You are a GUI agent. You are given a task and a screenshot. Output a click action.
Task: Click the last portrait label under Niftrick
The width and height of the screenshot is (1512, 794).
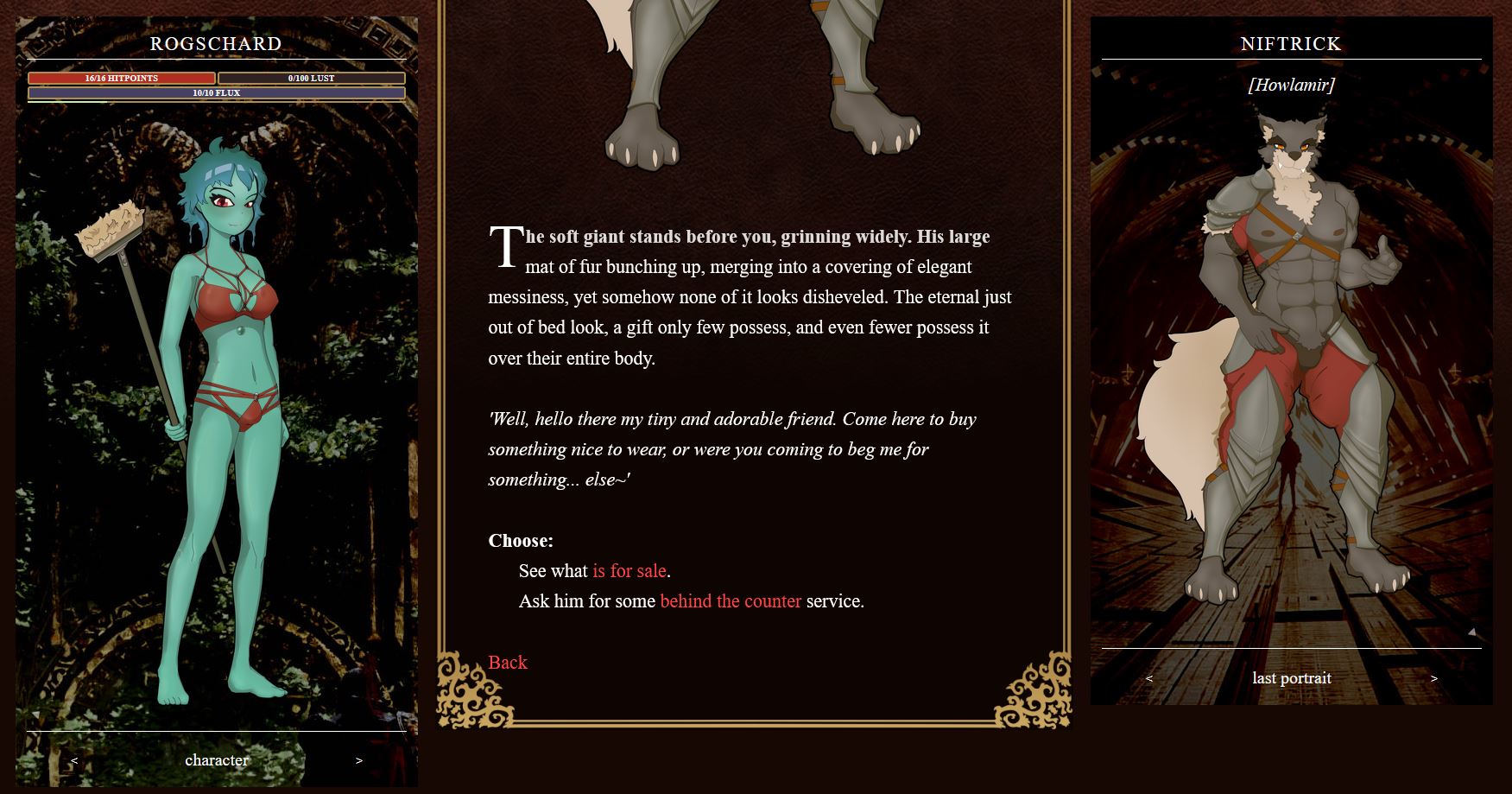pyautogui.click(x=1292, y=678)
